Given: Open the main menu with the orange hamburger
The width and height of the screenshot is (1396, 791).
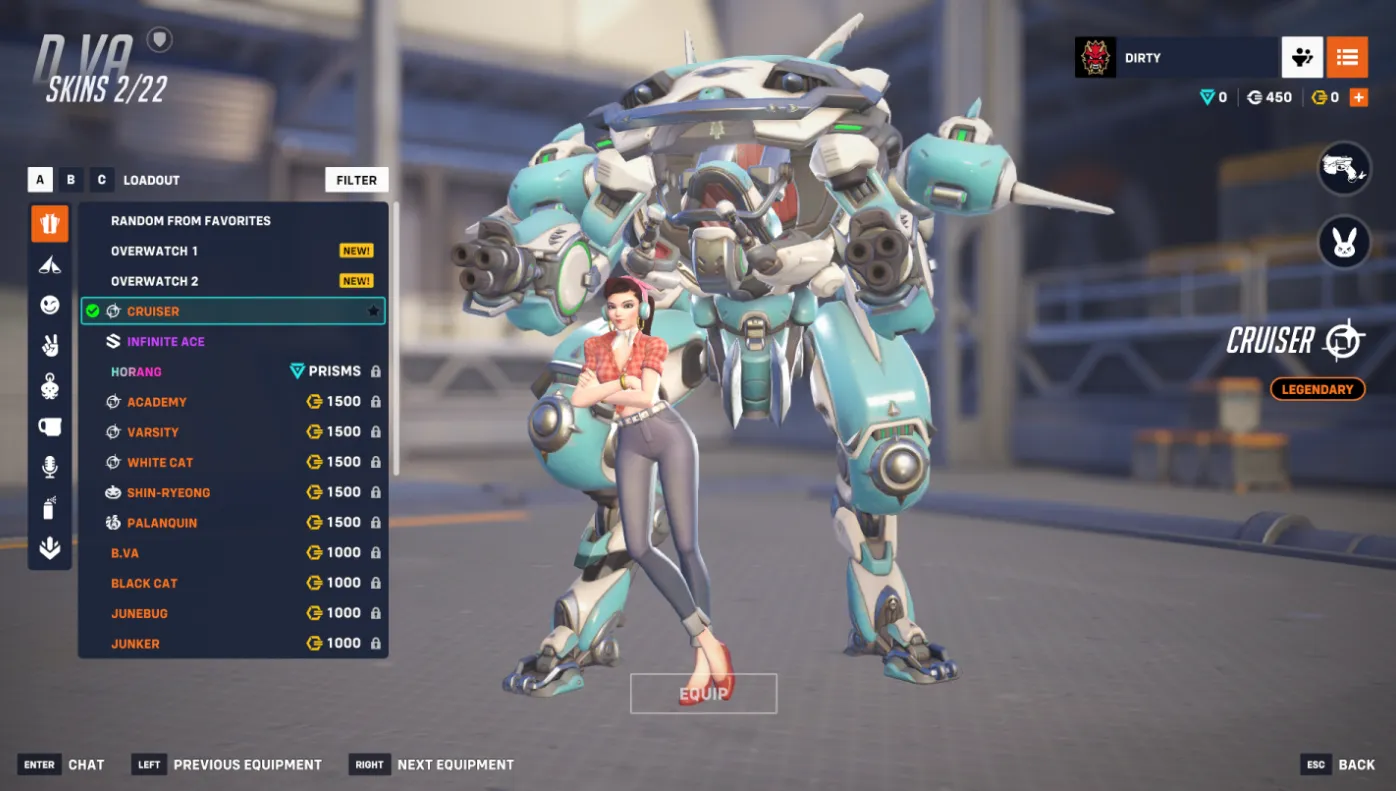Looking at the screenshot, I should pyautogui.click(x=1347, y=57).
